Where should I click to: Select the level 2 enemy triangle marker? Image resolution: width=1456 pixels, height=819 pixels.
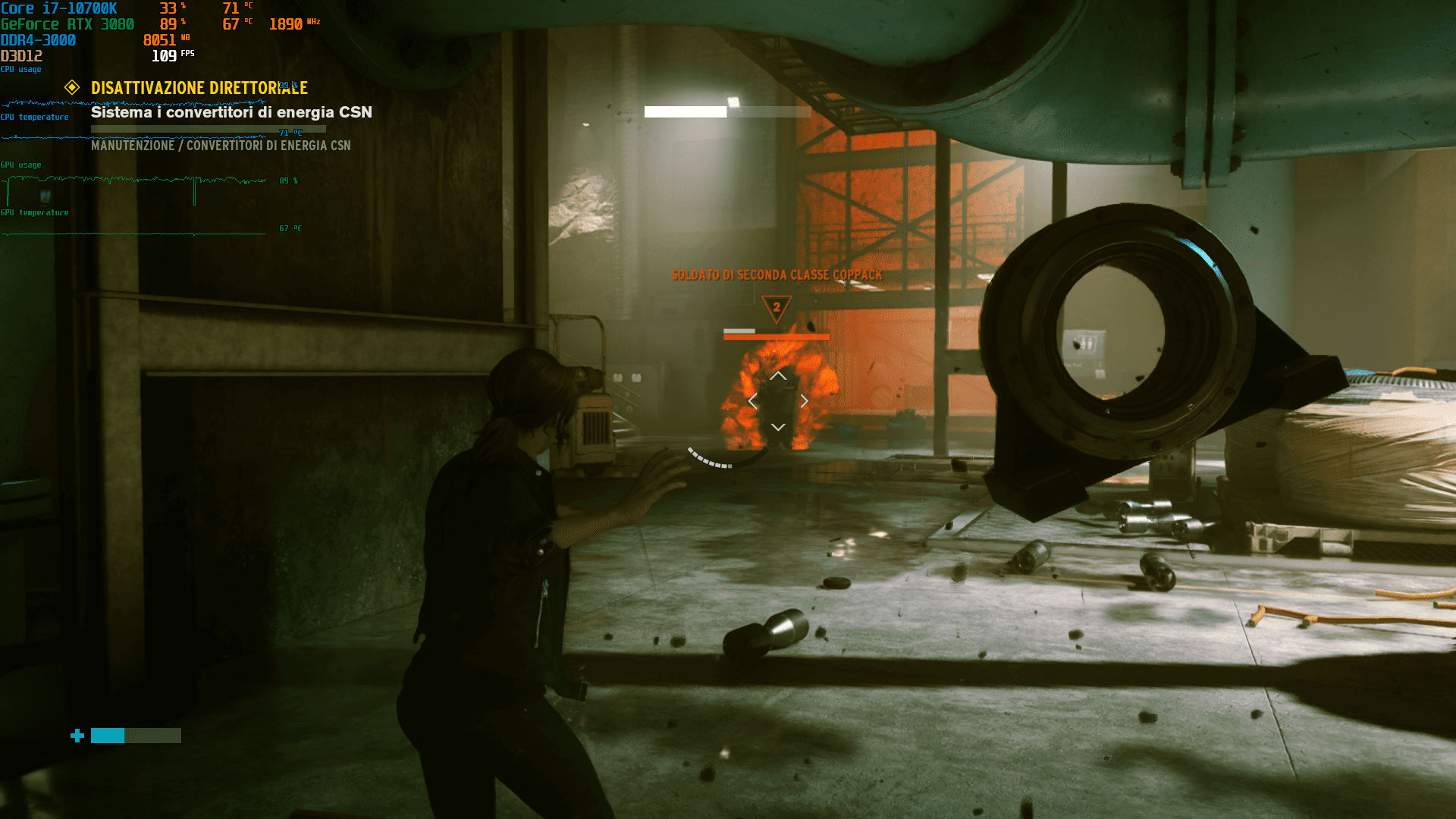(x=776, y=308)
